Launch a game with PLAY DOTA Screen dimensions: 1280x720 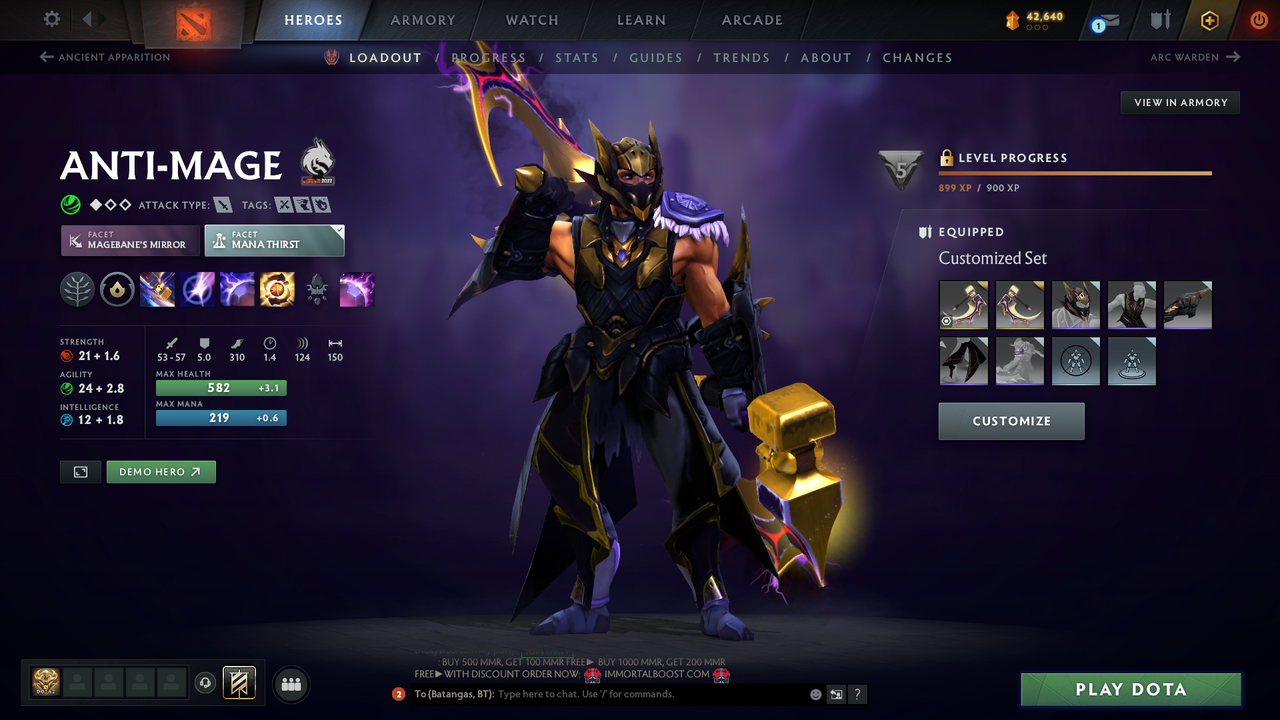click(1130, 689)
